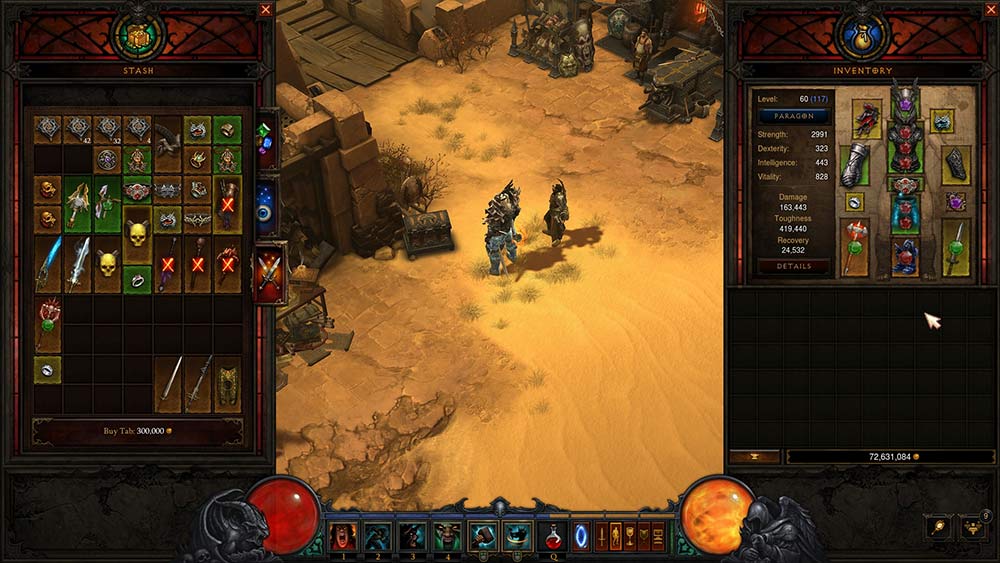Close the Inventory panel
Screen dimensions: 1000x563
tap(989, 10)
